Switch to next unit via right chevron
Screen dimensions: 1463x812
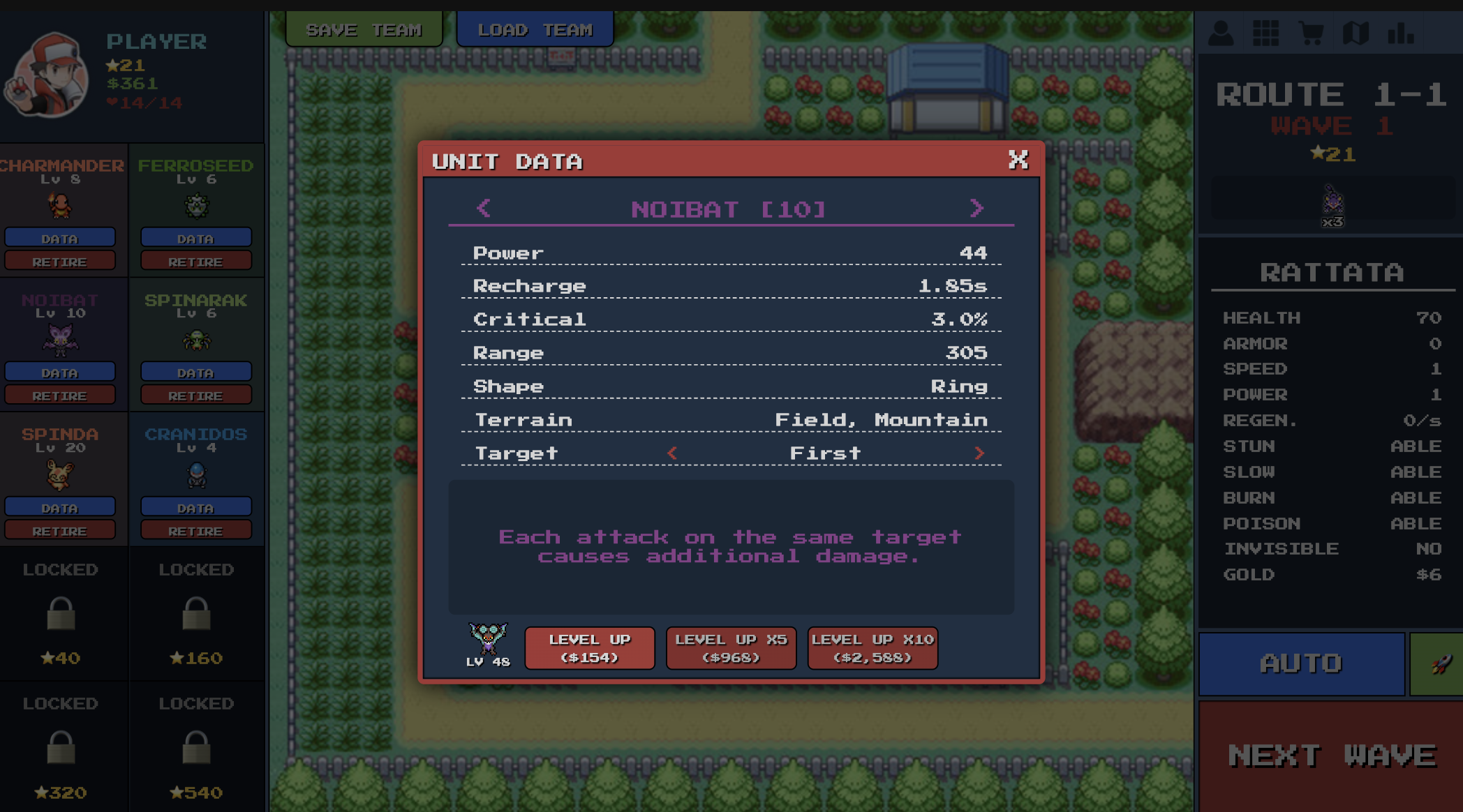tap(977, 209)
